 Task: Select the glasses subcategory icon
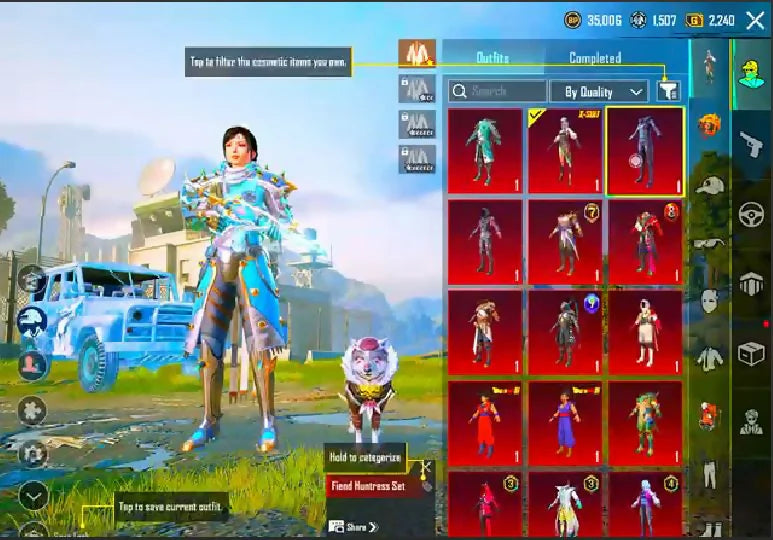(x=709, y=243)
